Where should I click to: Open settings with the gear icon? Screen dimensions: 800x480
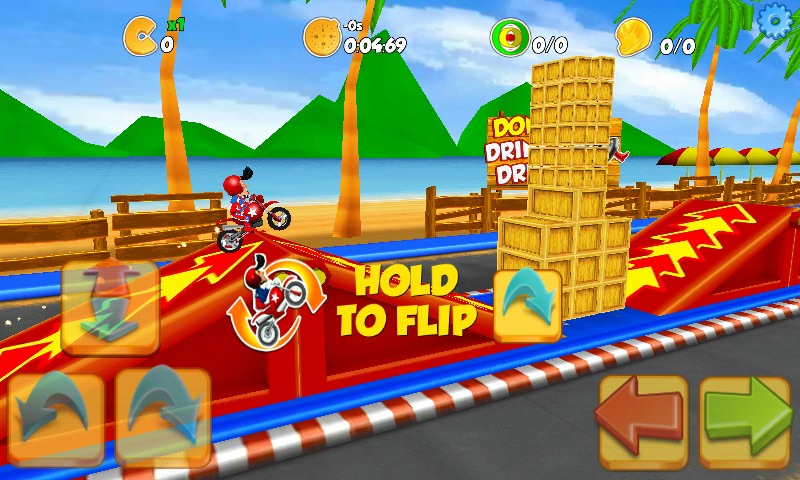[x=775, y=20]
